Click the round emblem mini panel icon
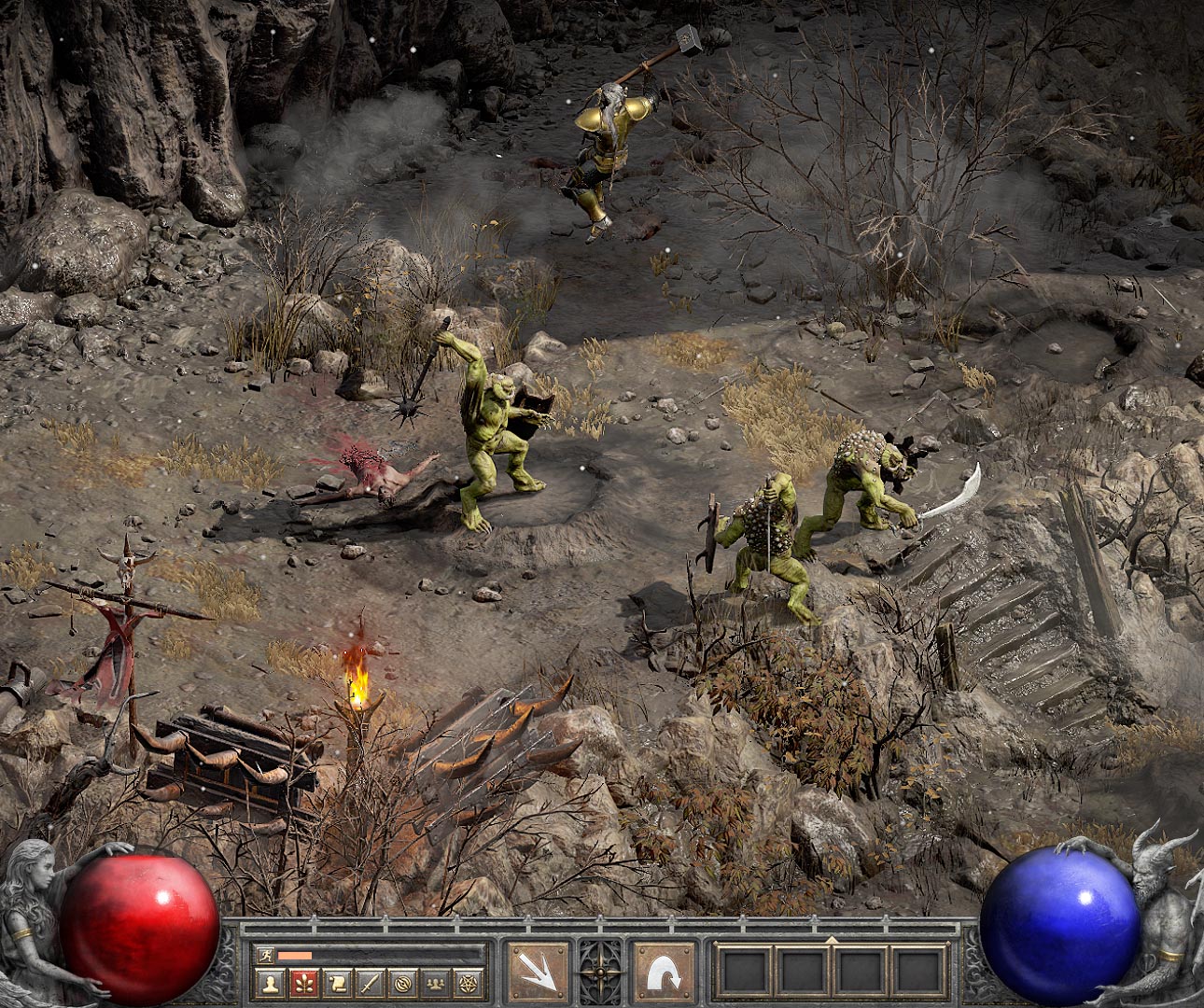This screenshot has height=1008, width=1204. (401, 982)
